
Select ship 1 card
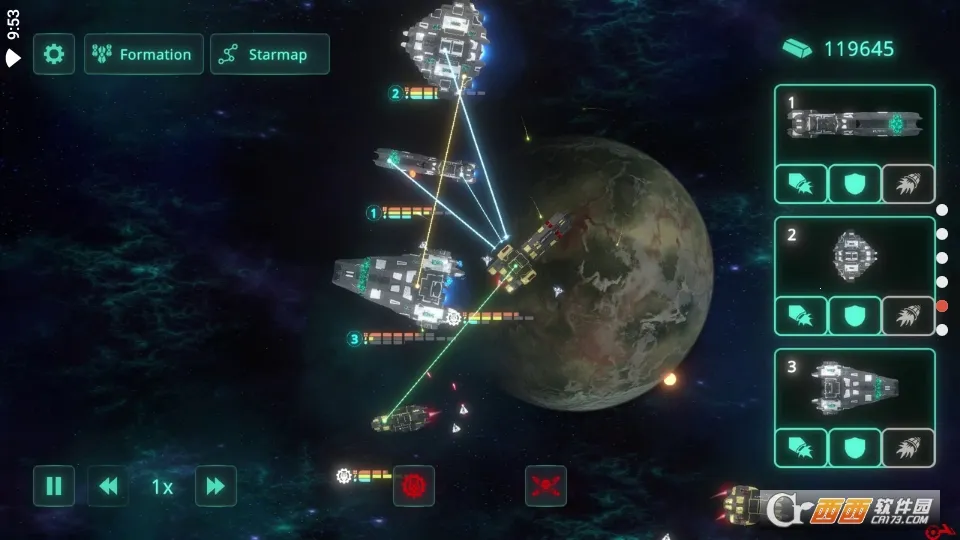(x=854, y=124)
